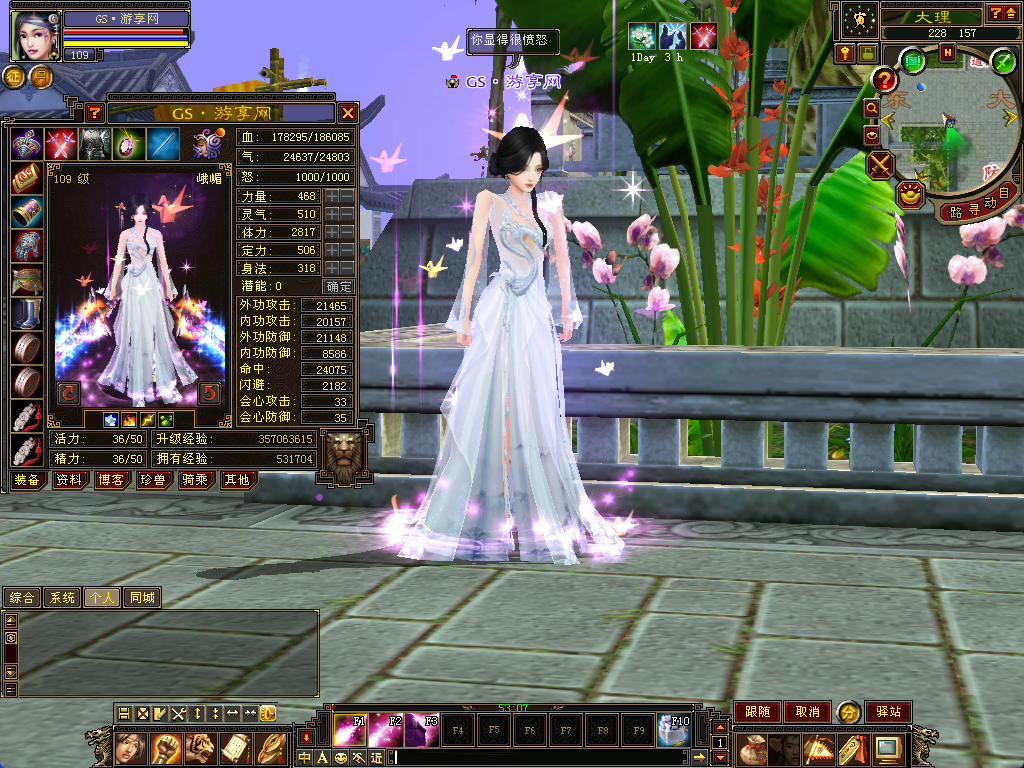
Task: Click the 跟随 follow button
Action: point(757,712)
